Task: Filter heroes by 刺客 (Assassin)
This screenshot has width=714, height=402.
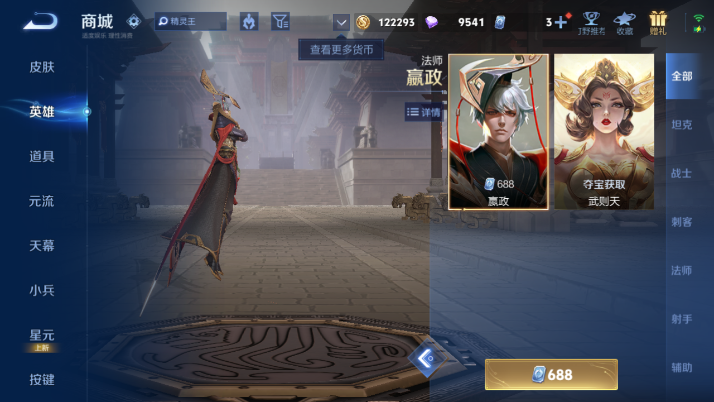Action: pos(681,222)
